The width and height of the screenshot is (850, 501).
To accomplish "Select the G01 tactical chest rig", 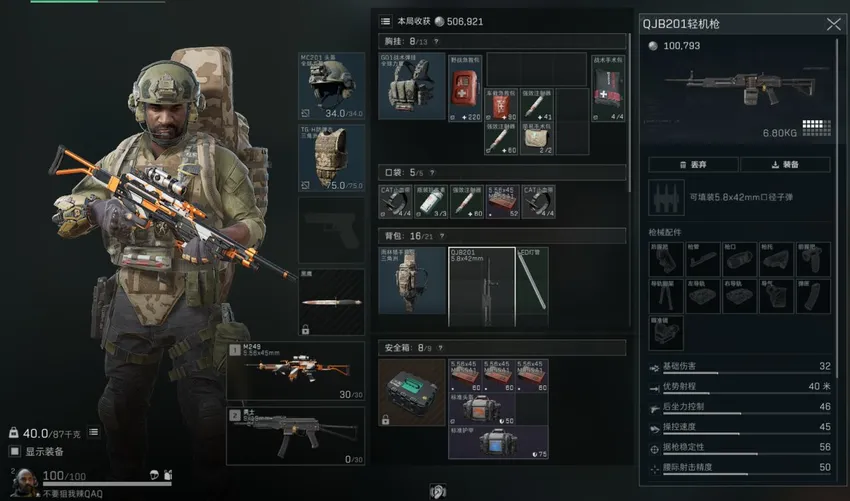I will pos(412,87).
